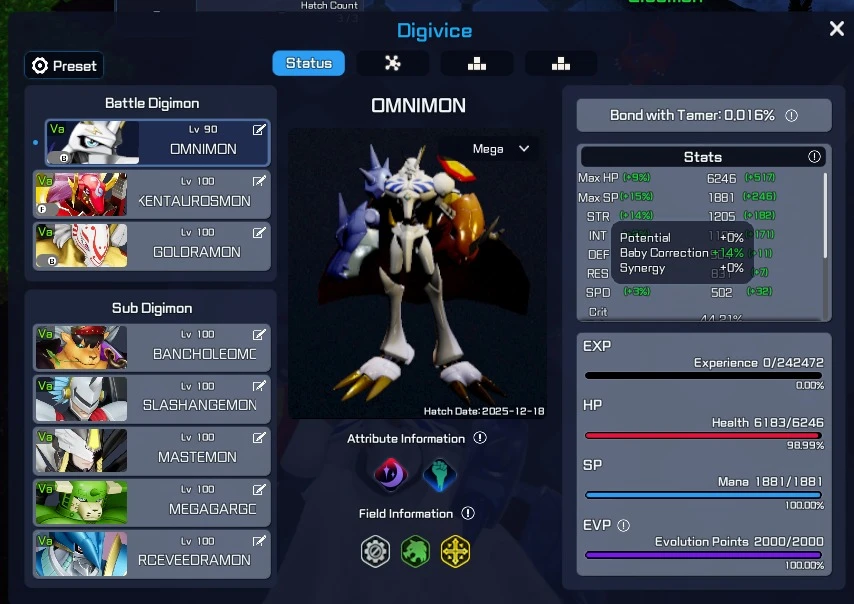This screenshot has height=604, width=854.
Task: Show Bond with Tamer info tooltip
Action: coord(792,116)
